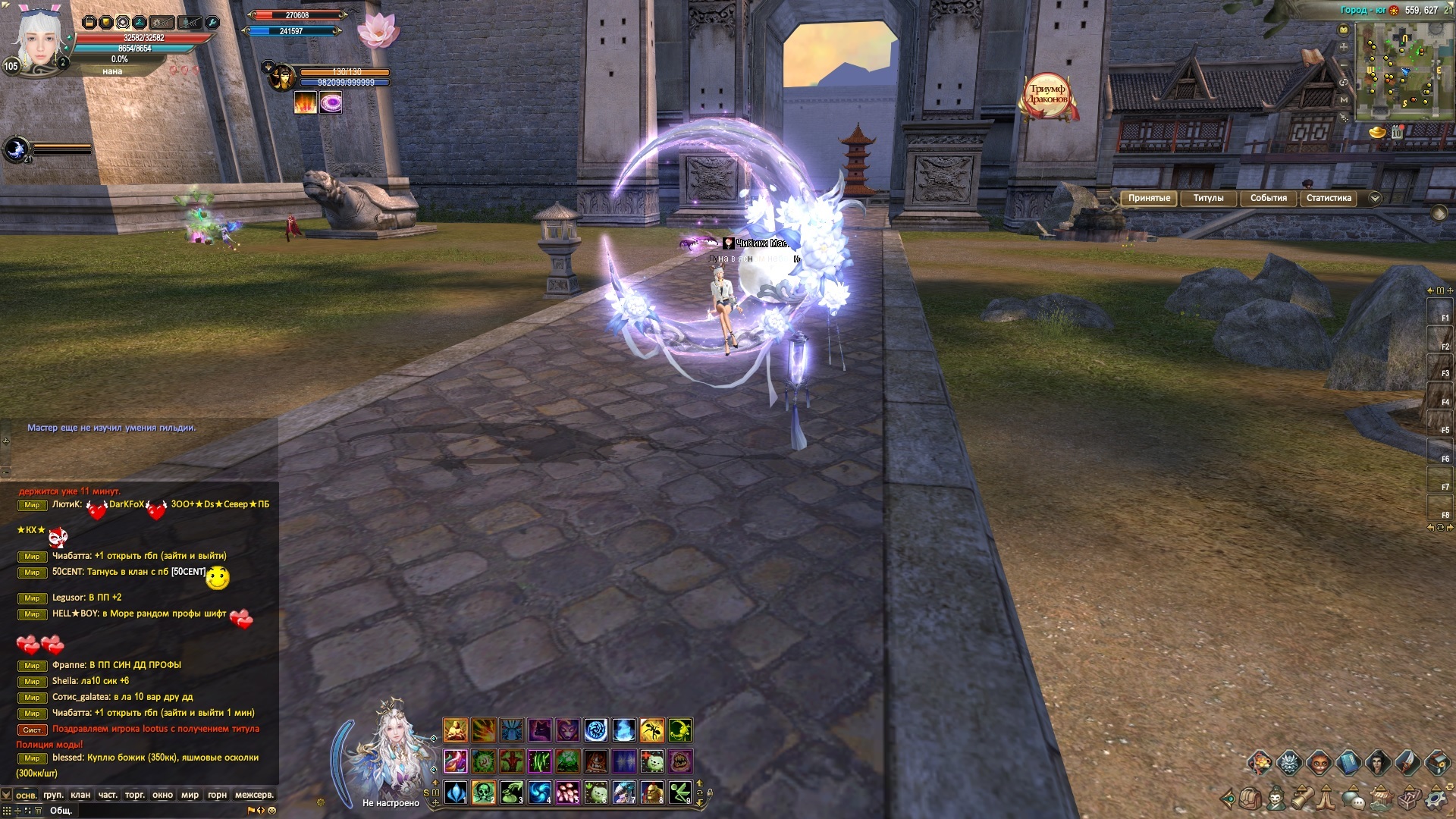This screenshot has height=819, width=1456.
Task: Open the speech bubbles social menu
Action: pos(1354,799)
